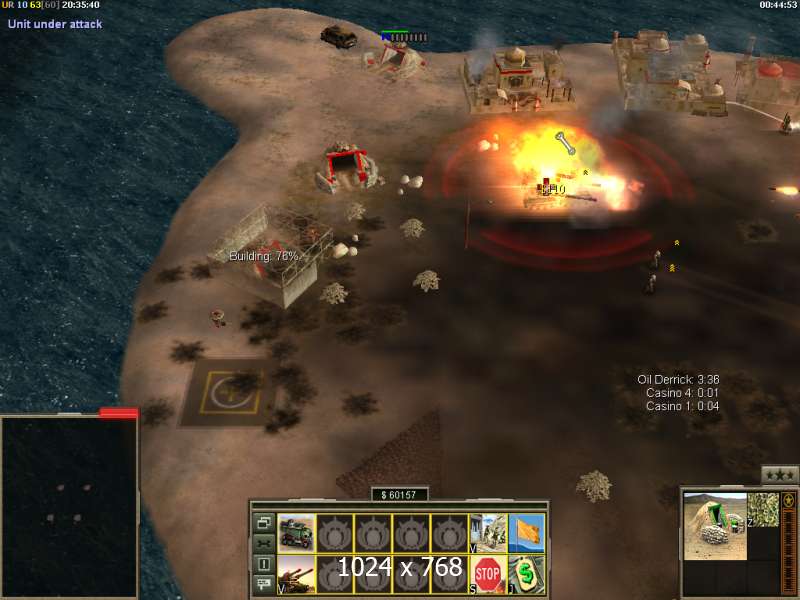This screenshot has height=600, width=800.
Task: Build the green truck unit from the command bar
Action: 296,532
